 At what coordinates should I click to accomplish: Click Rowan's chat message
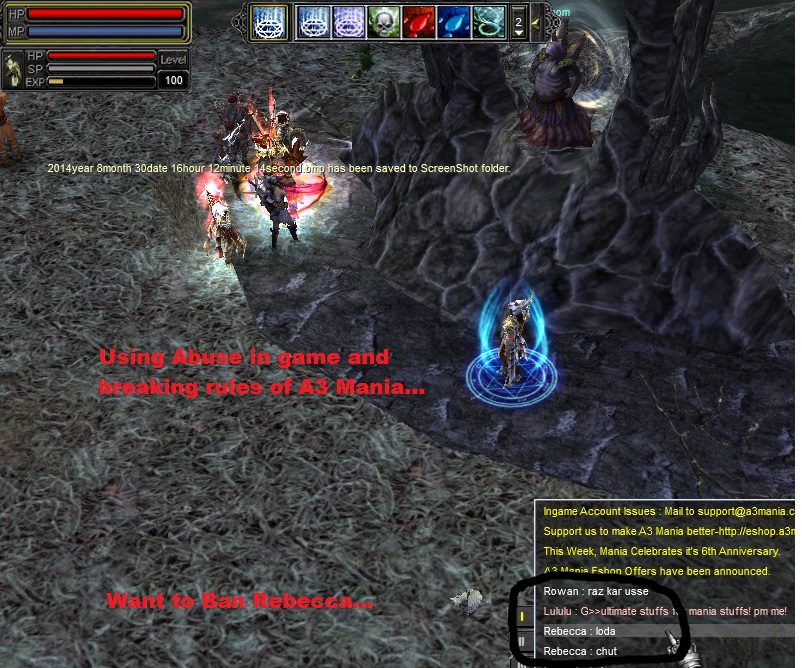click(x=596, y=591)
